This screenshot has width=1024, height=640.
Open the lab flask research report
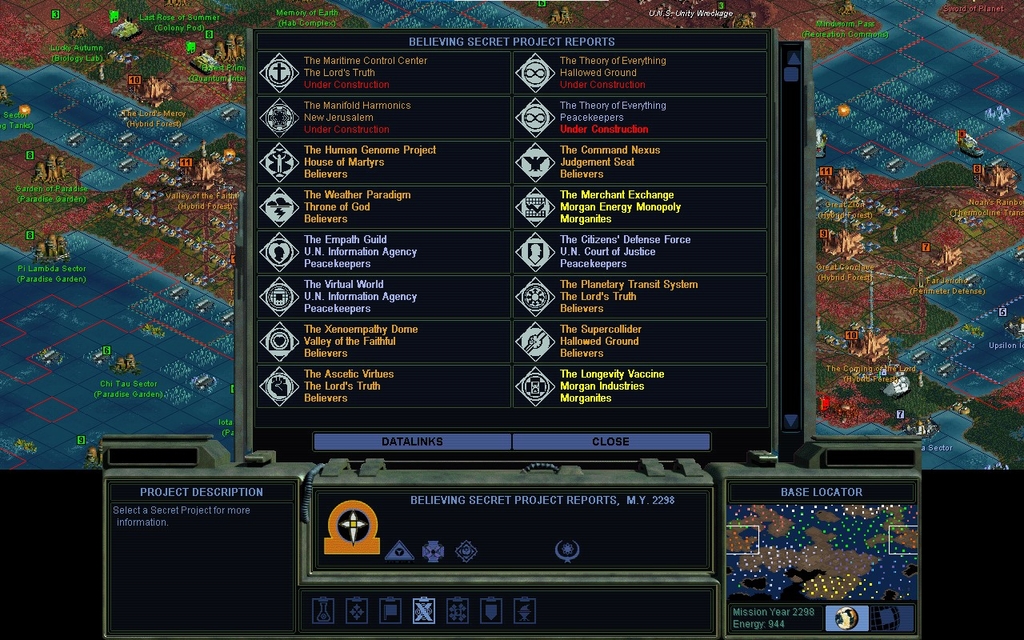pos(323,609)
